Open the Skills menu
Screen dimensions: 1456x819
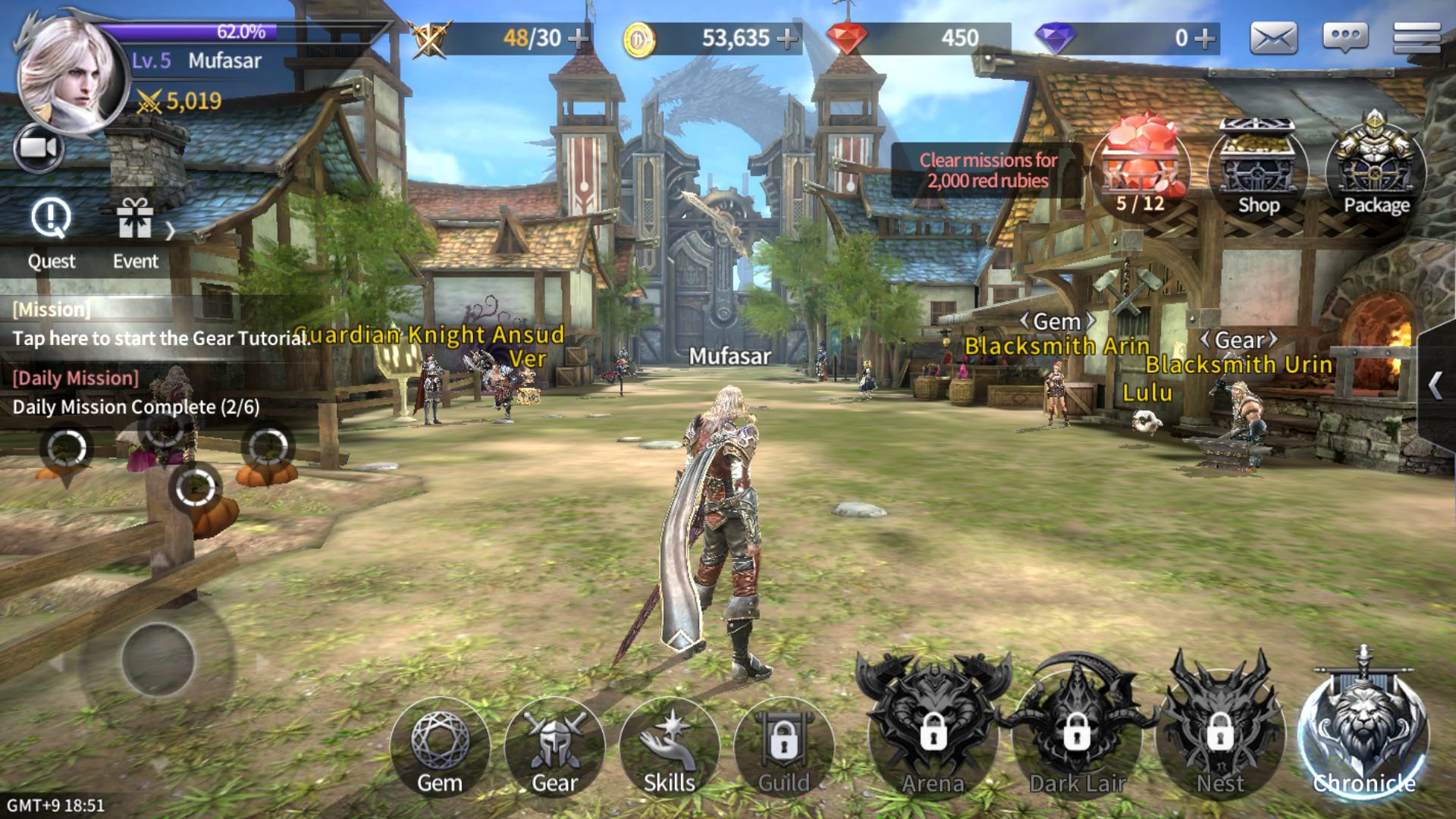click(669, 748)
